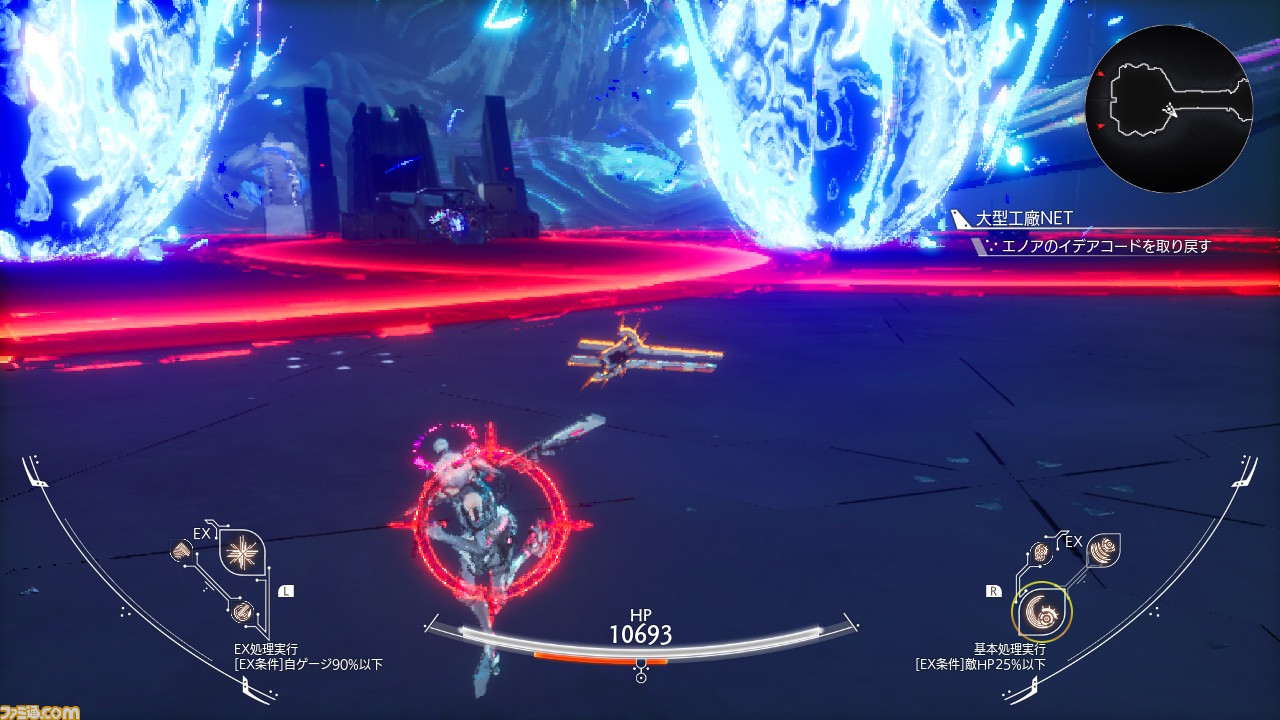The width and height of the screenshot is (1280, 720).
Task: Select the small striped-wing skill icon
Action: coord(182,550)
